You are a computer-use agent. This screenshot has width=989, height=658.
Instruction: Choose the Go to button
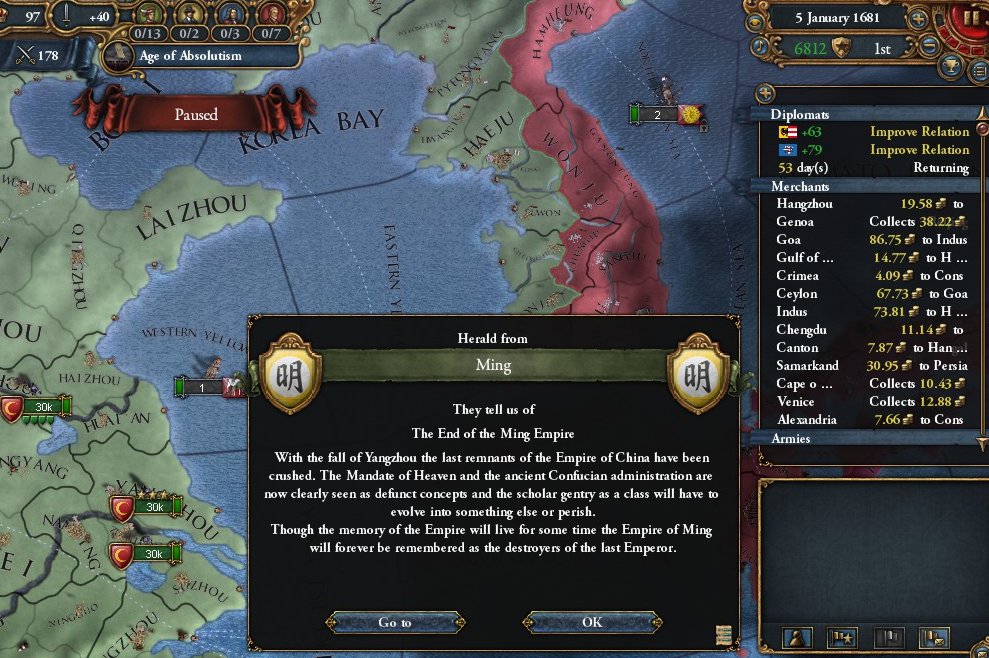(395, 622)
